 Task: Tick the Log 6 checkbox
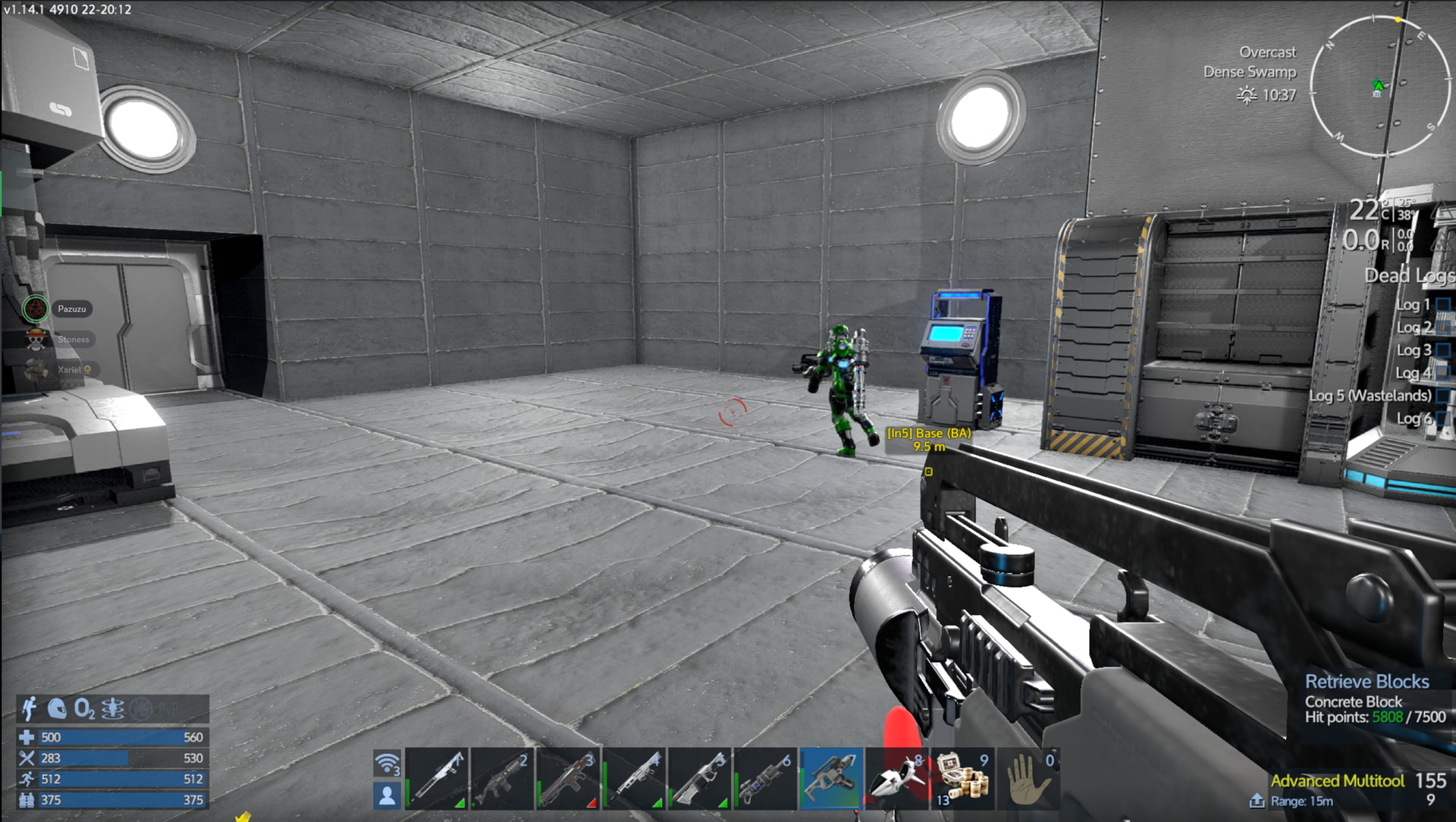pyautogui.click(x=1443, y=419)
